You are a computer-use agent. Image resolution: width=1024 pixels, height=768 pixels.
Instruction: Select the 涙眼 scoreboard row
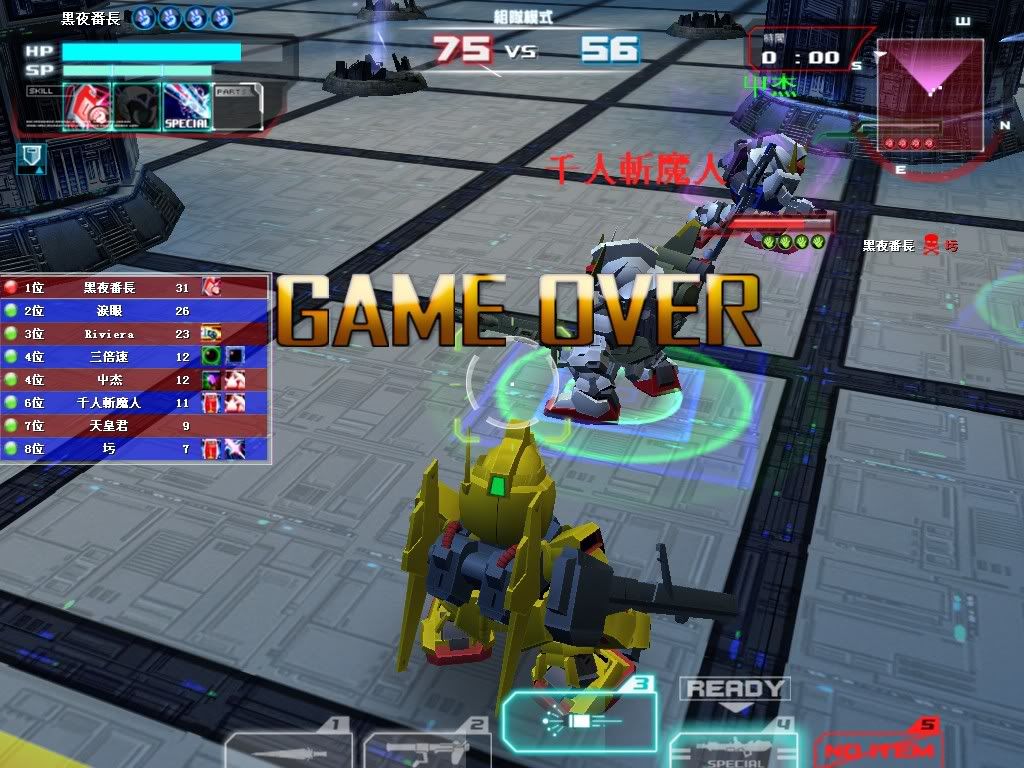(x=135, y=311)
